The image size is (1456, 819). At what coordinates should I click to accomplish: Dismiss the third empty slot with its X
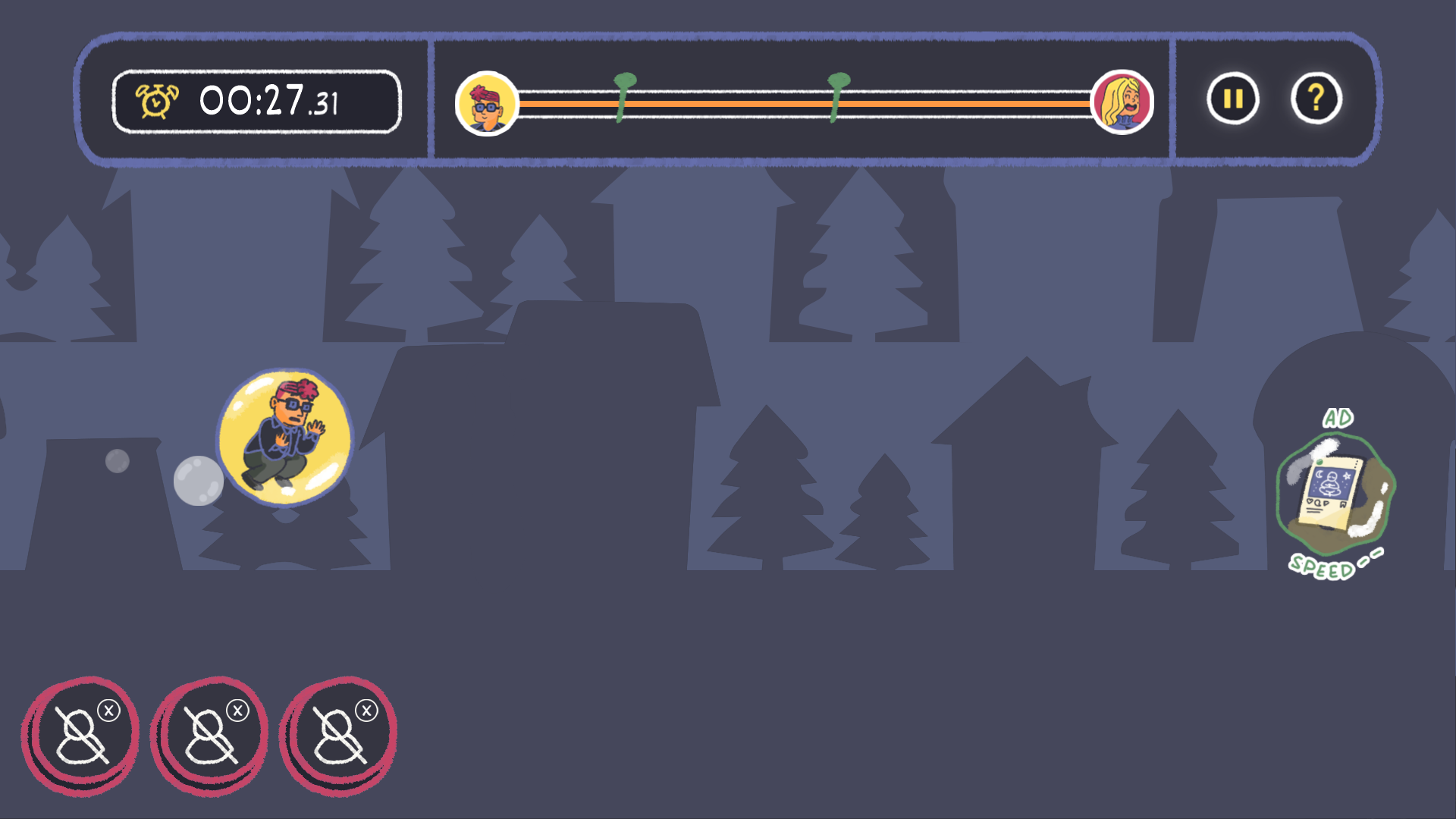366,709
